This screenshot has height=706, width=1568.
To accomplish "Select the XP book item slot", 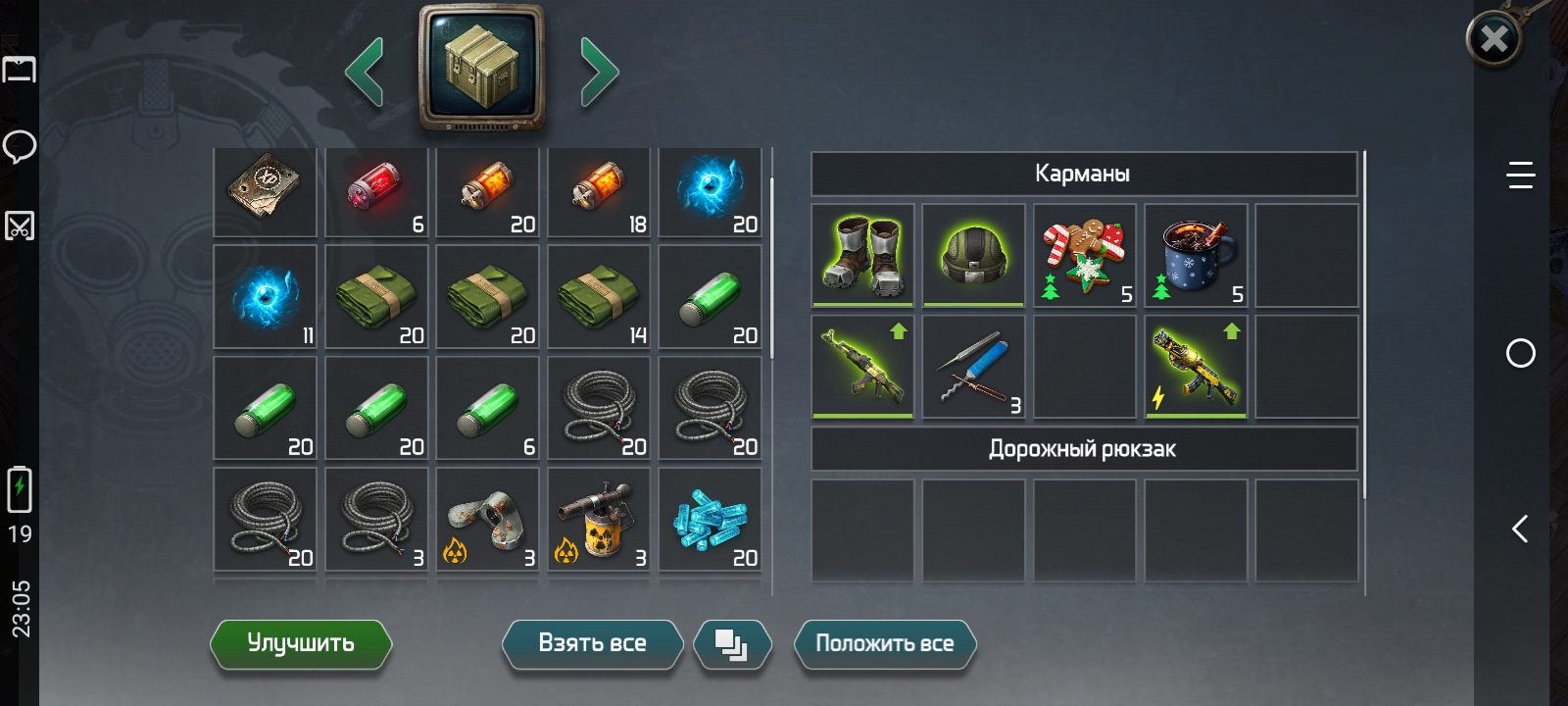I will [x=265, y=191].
